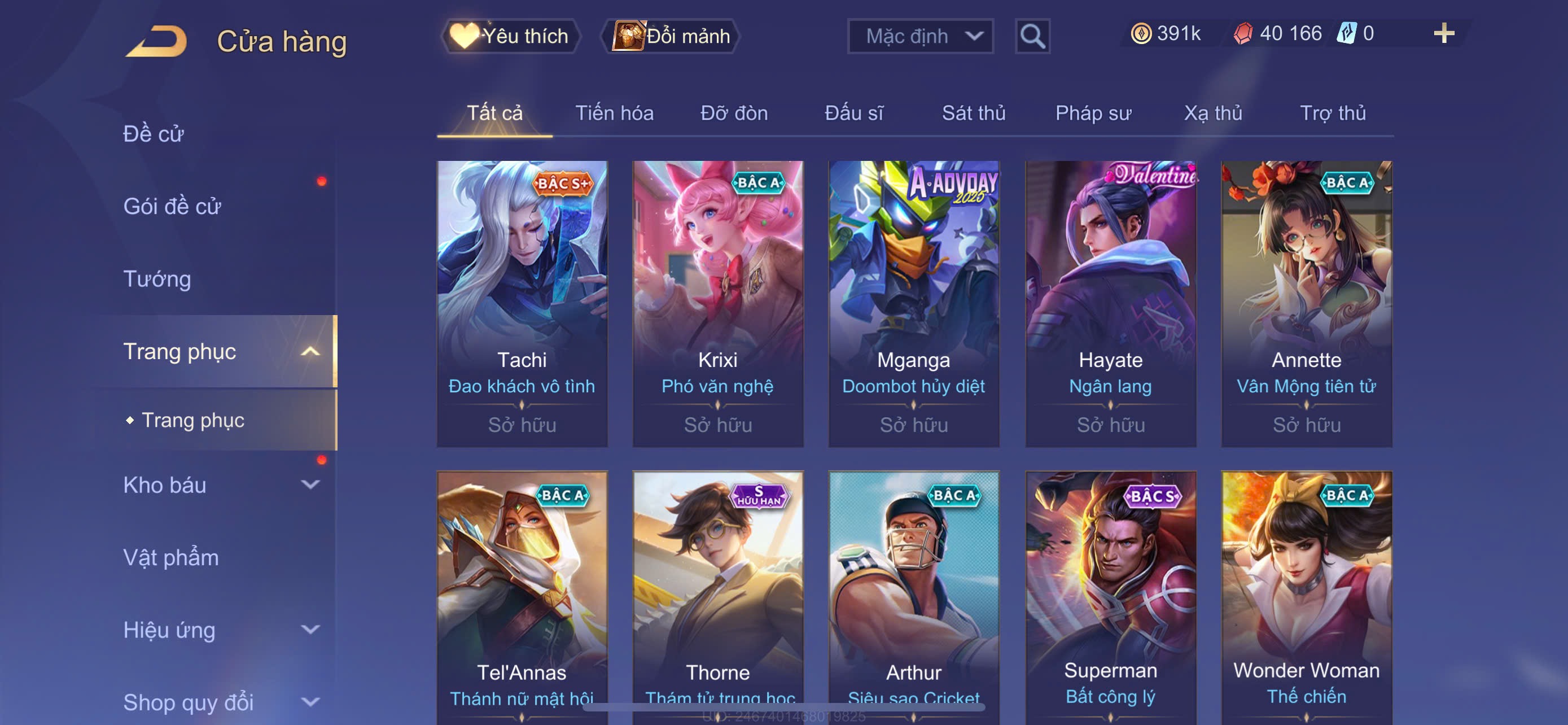Open the Superman Bất công lý skin card

pos(1110,597)
